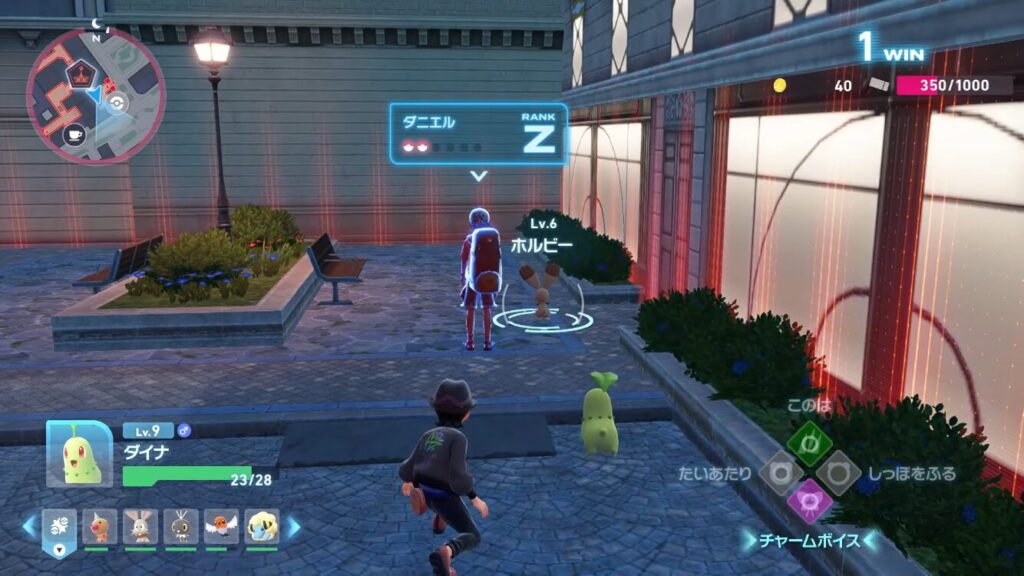Switch to the Bunnelby party slot

click(x=141, y=526)
